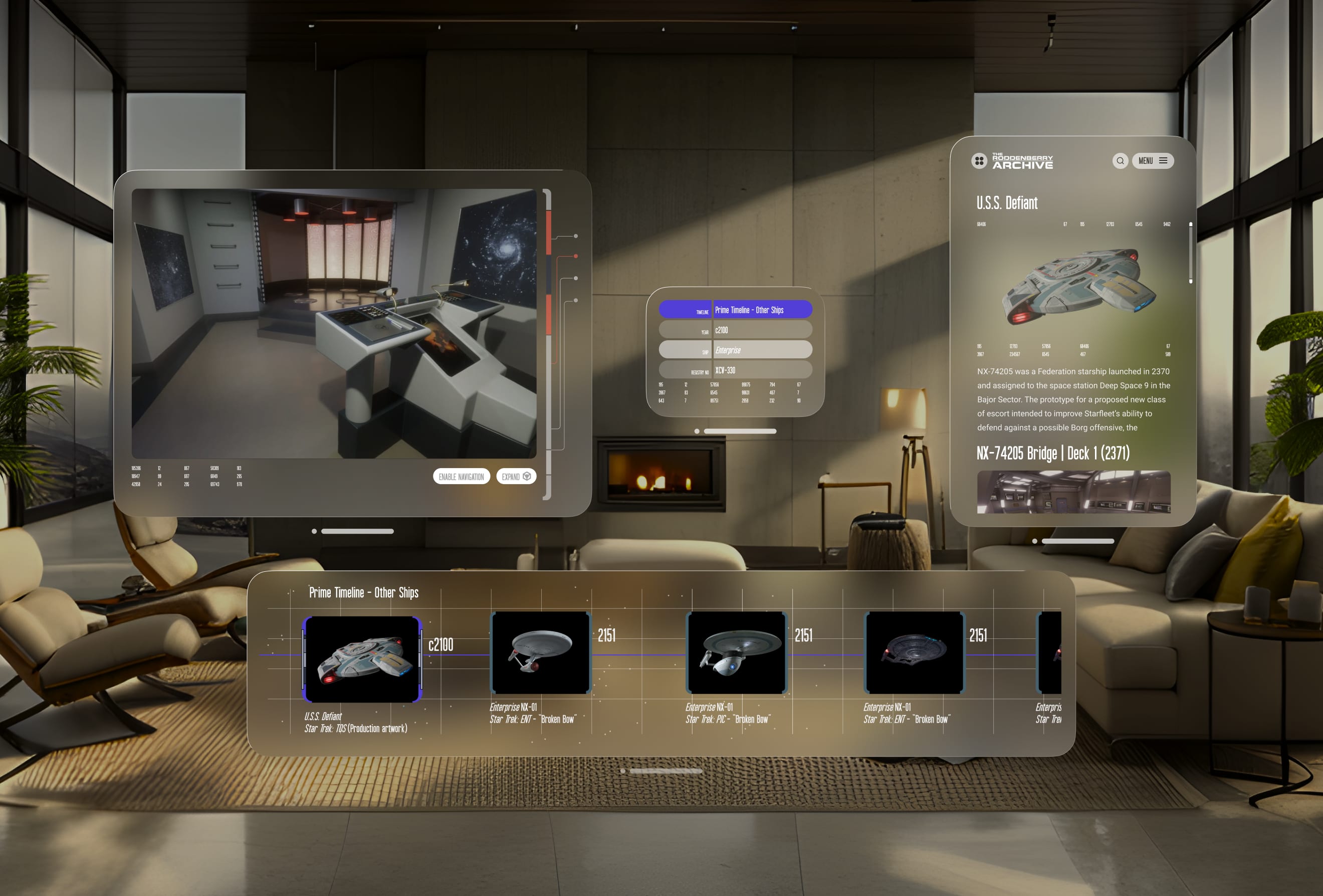Click the red marker beside the viewer

pyautogui.click(x=575, y=256)
